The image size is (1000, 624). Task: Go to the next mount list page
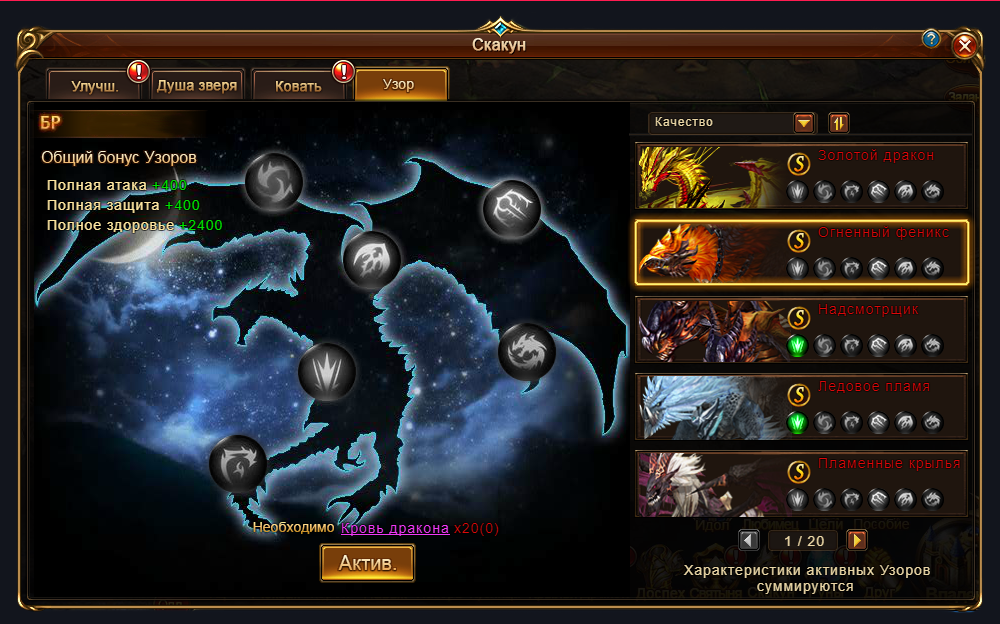pos(857,541)
